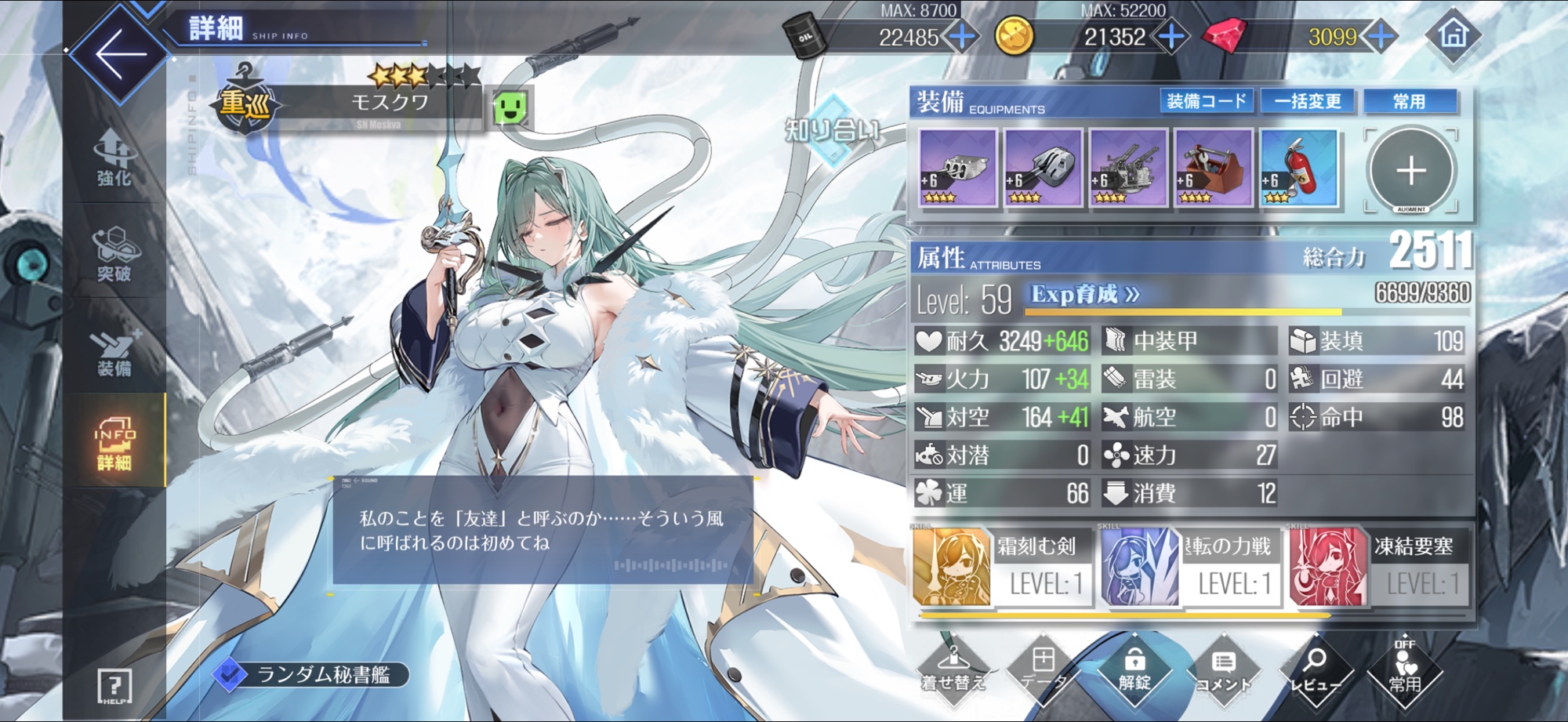Click 一括変更 bulk change button
The width and height of the screenshot is (1568, 722).
point(1308,101)
